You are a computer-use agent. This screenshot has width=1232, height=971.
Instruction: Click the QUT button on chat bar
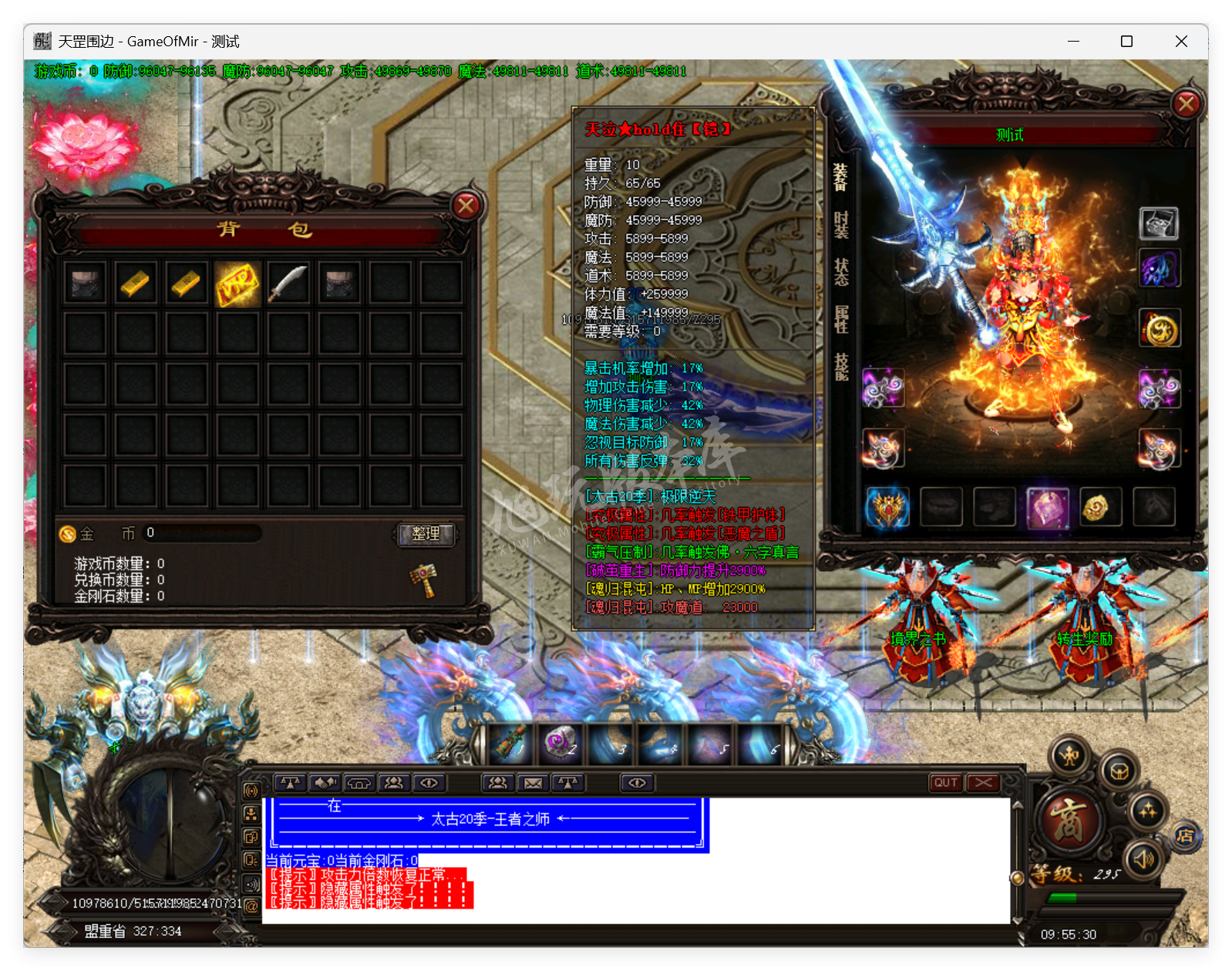coord(946,783)
